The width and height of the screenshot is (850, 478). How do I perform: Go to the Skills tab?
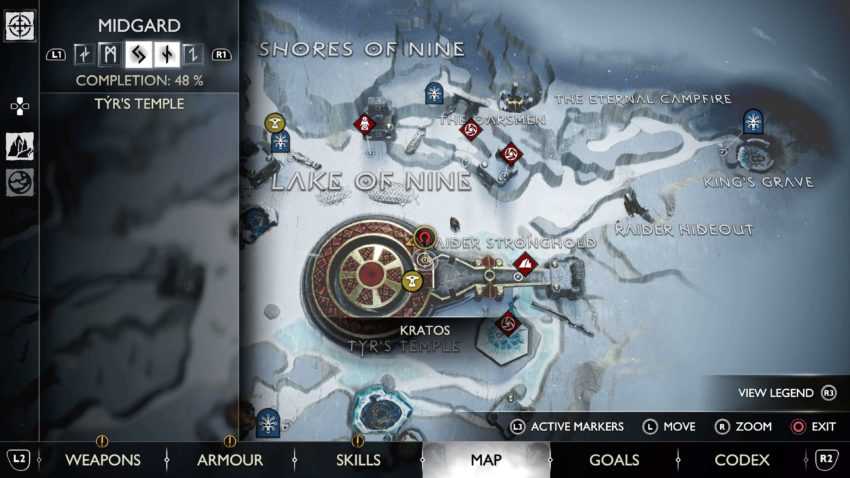pos(358,460)
